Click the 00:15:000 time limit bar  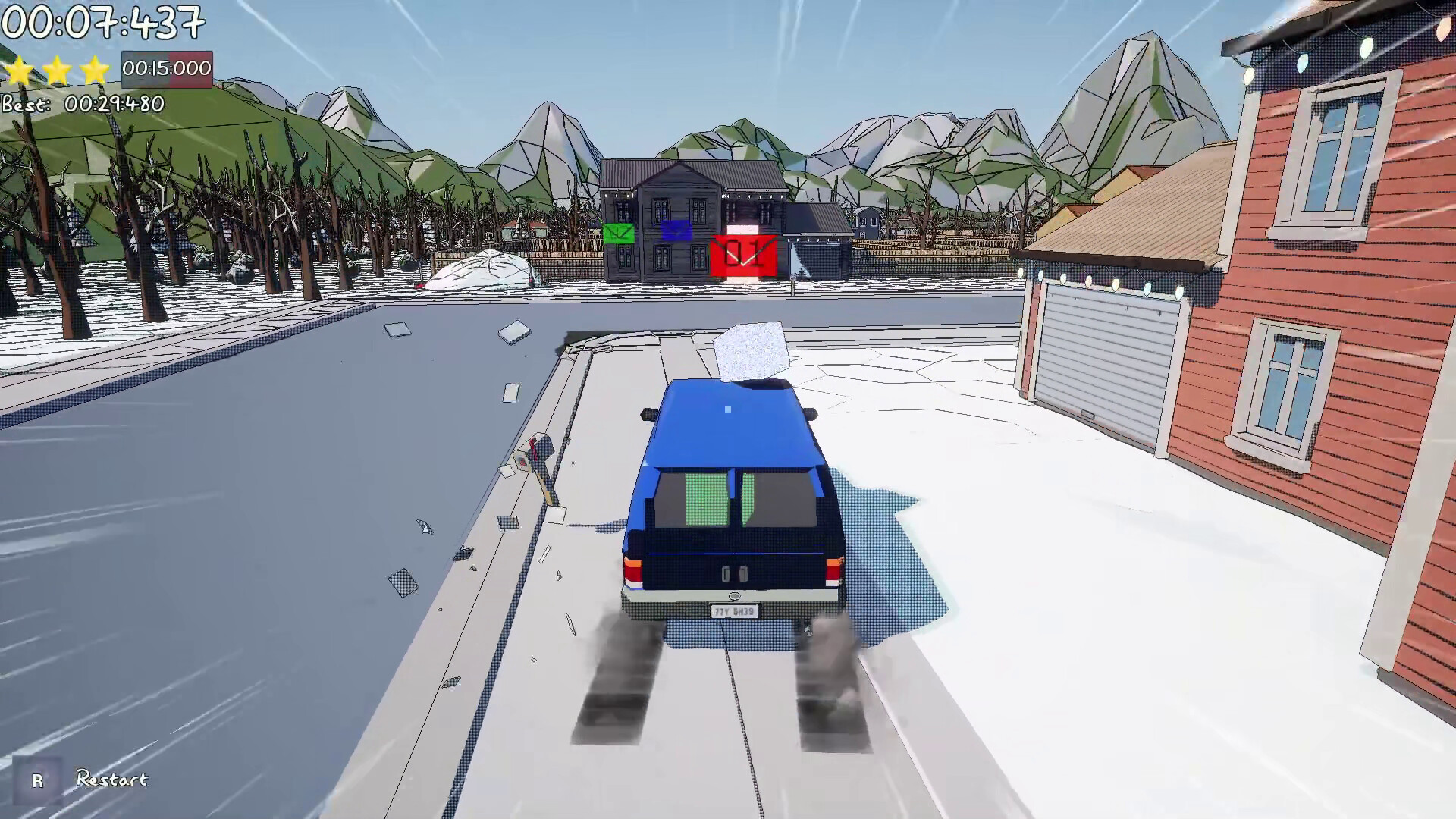coord(168,69)
